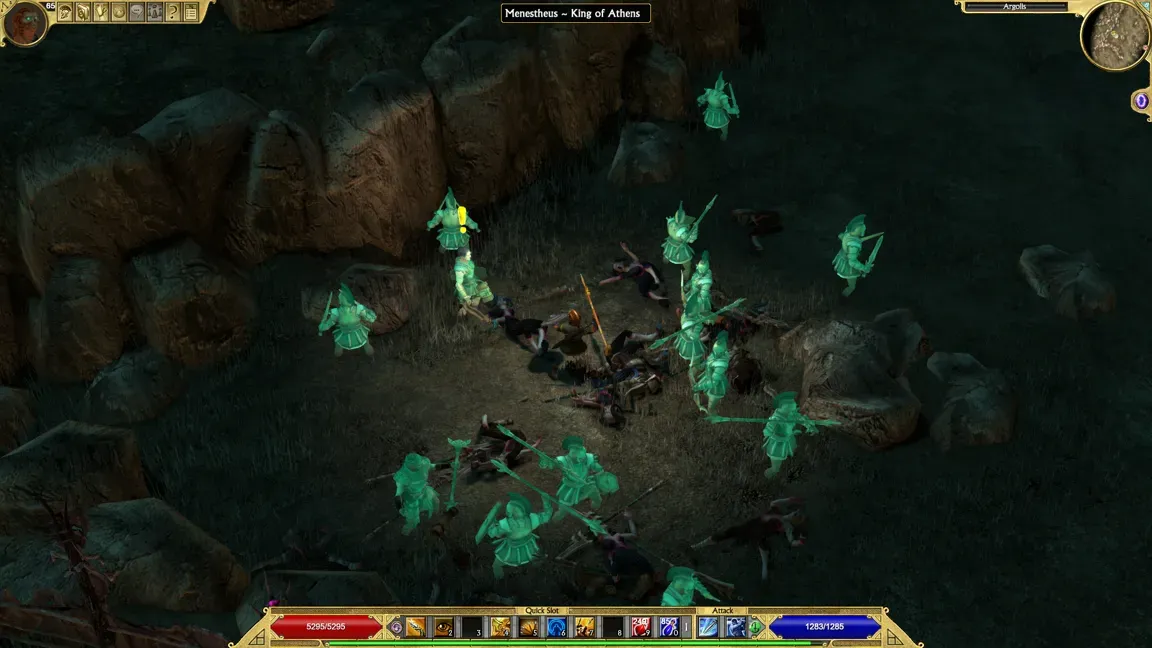Open the quest log list icon
1152x648 pixels.
(x=191, y=12)
